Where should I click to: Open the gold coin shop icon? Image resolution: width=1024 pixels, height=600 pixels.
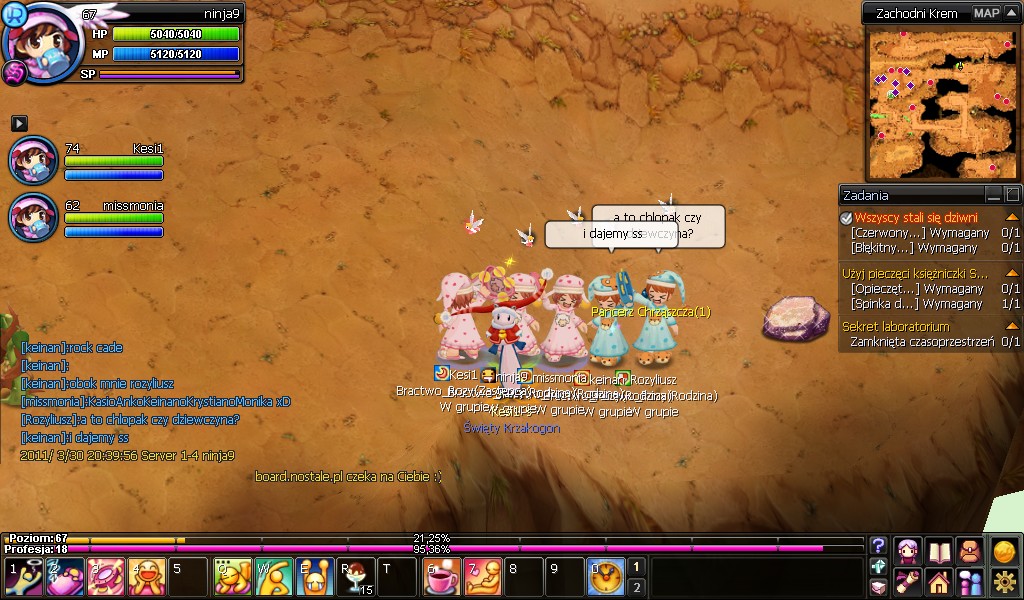(x=1004, y=550)
